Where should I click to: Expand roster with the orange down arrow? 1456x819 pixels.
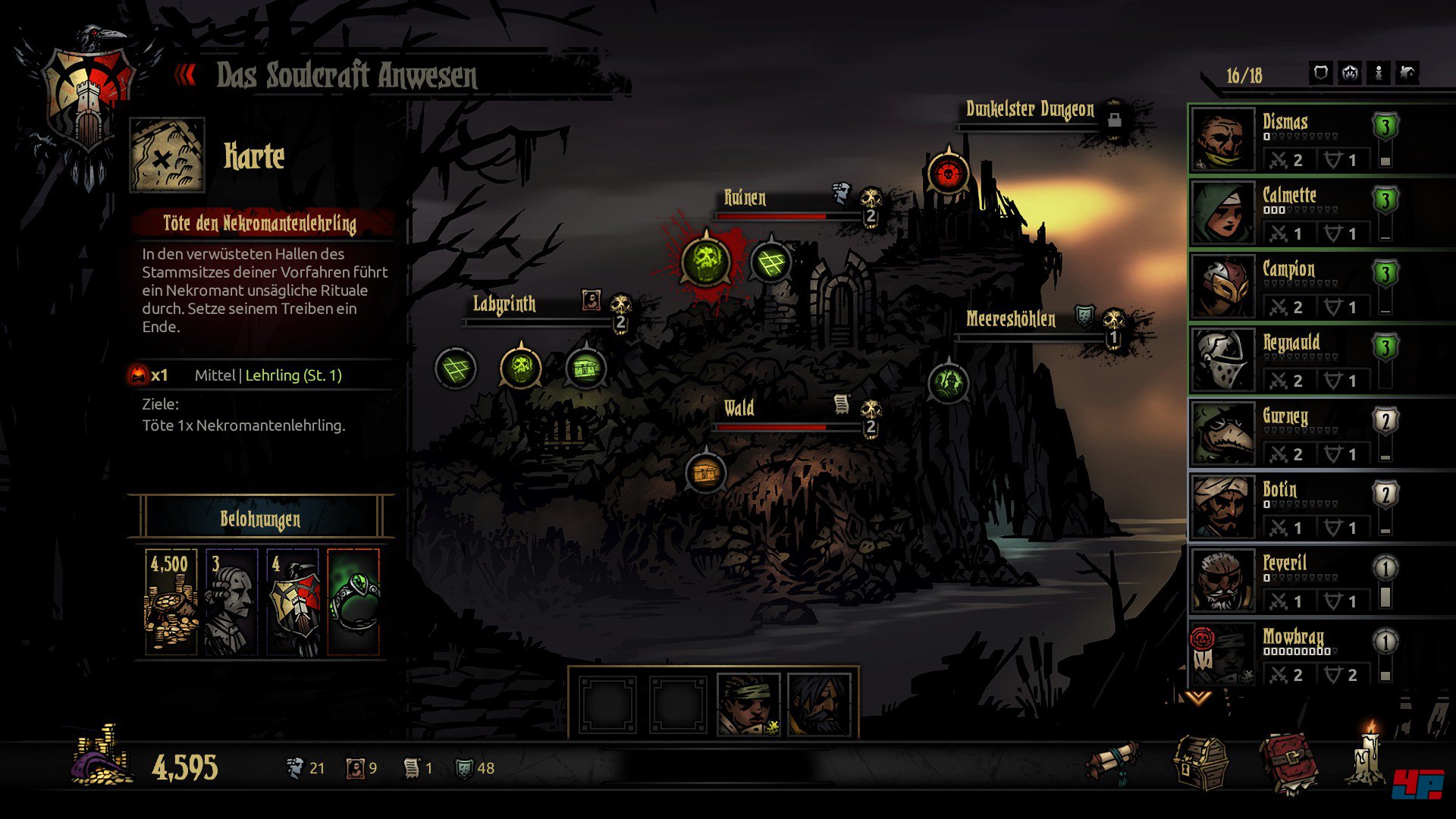point(1198,698)
